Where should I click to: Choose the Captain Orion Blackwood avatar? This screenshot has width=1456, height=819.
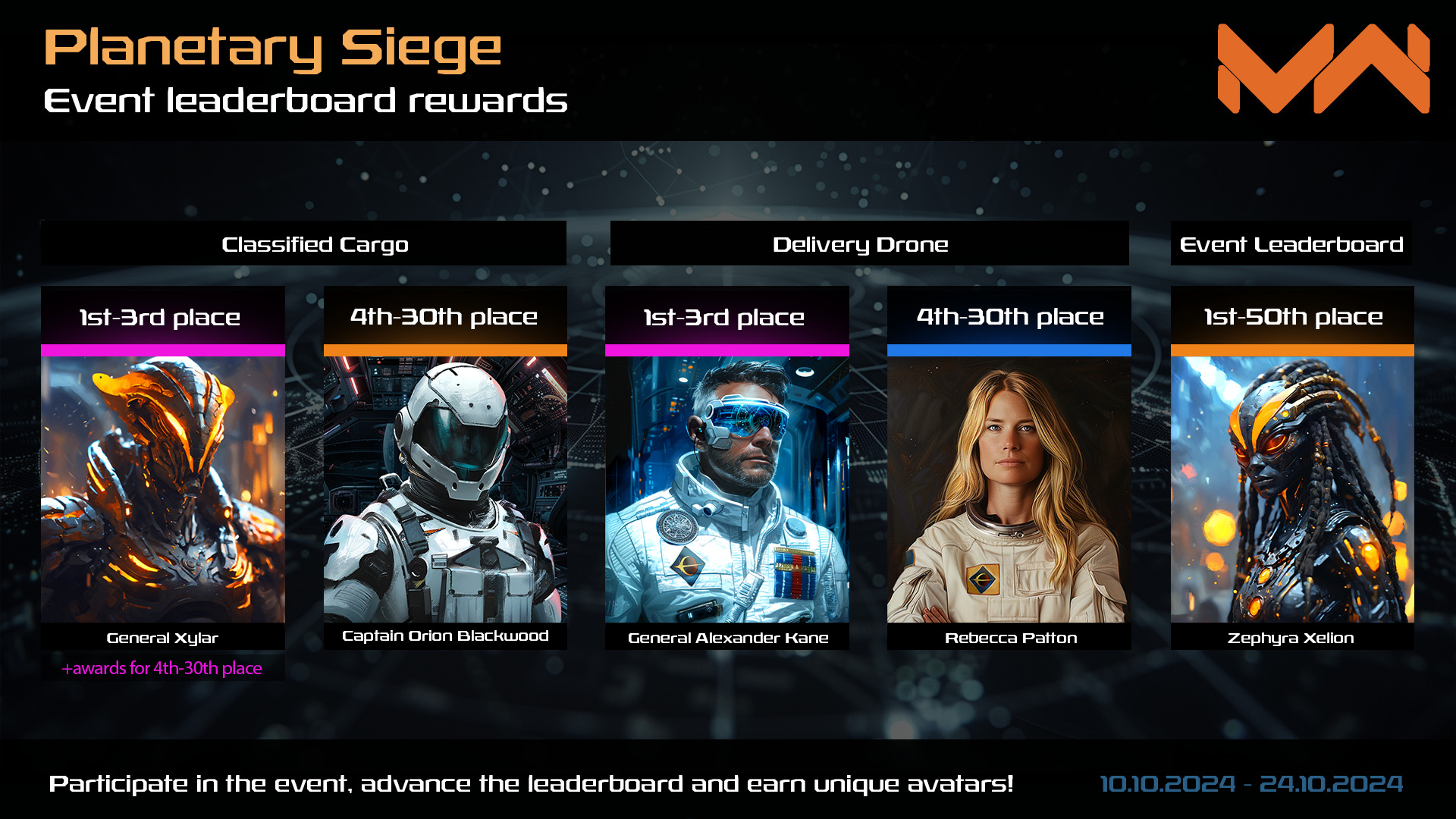pos(445,489)
